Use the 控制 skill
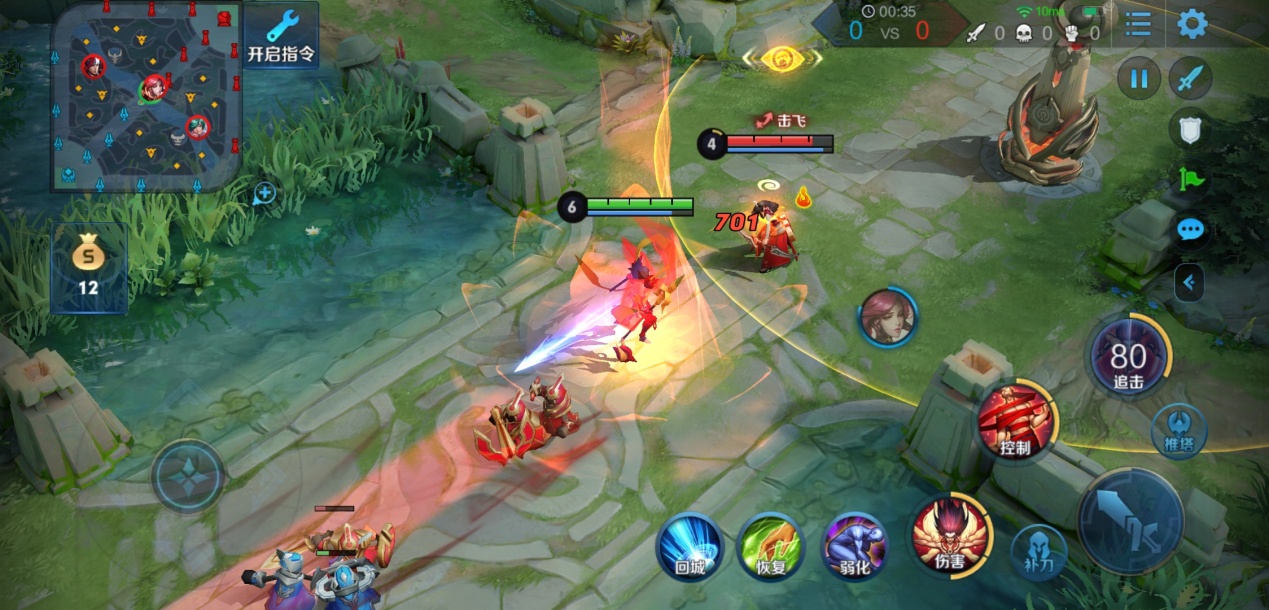This screenshot has height=610, width=1269. pos(1016,420)
